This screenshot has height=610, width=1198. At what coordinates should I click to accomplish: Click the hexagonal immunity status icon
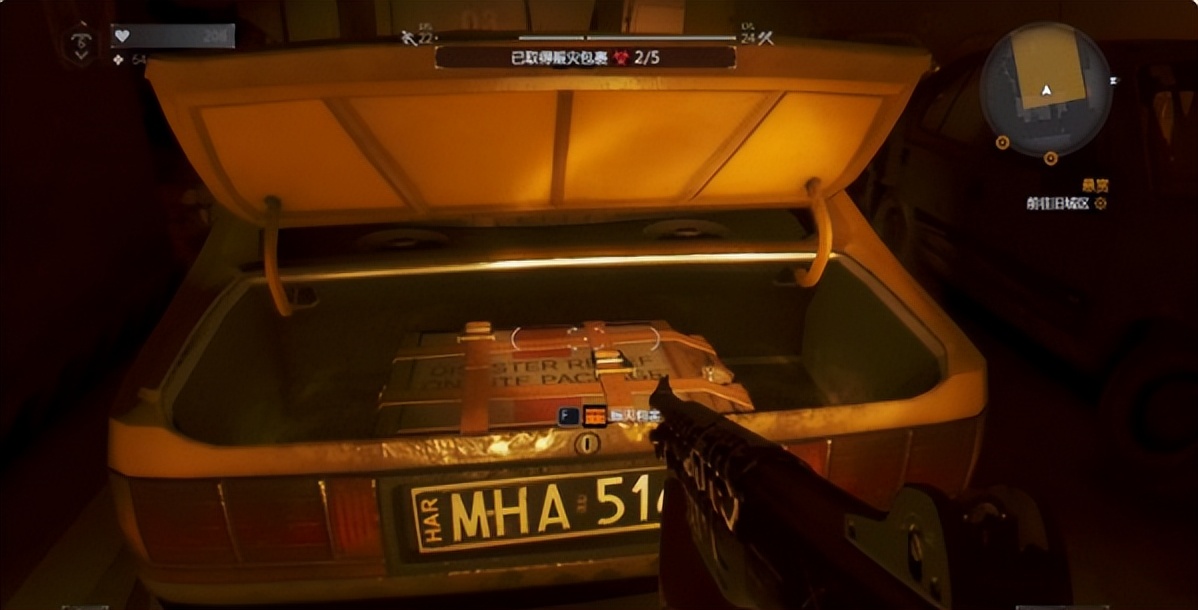[81, 43]
